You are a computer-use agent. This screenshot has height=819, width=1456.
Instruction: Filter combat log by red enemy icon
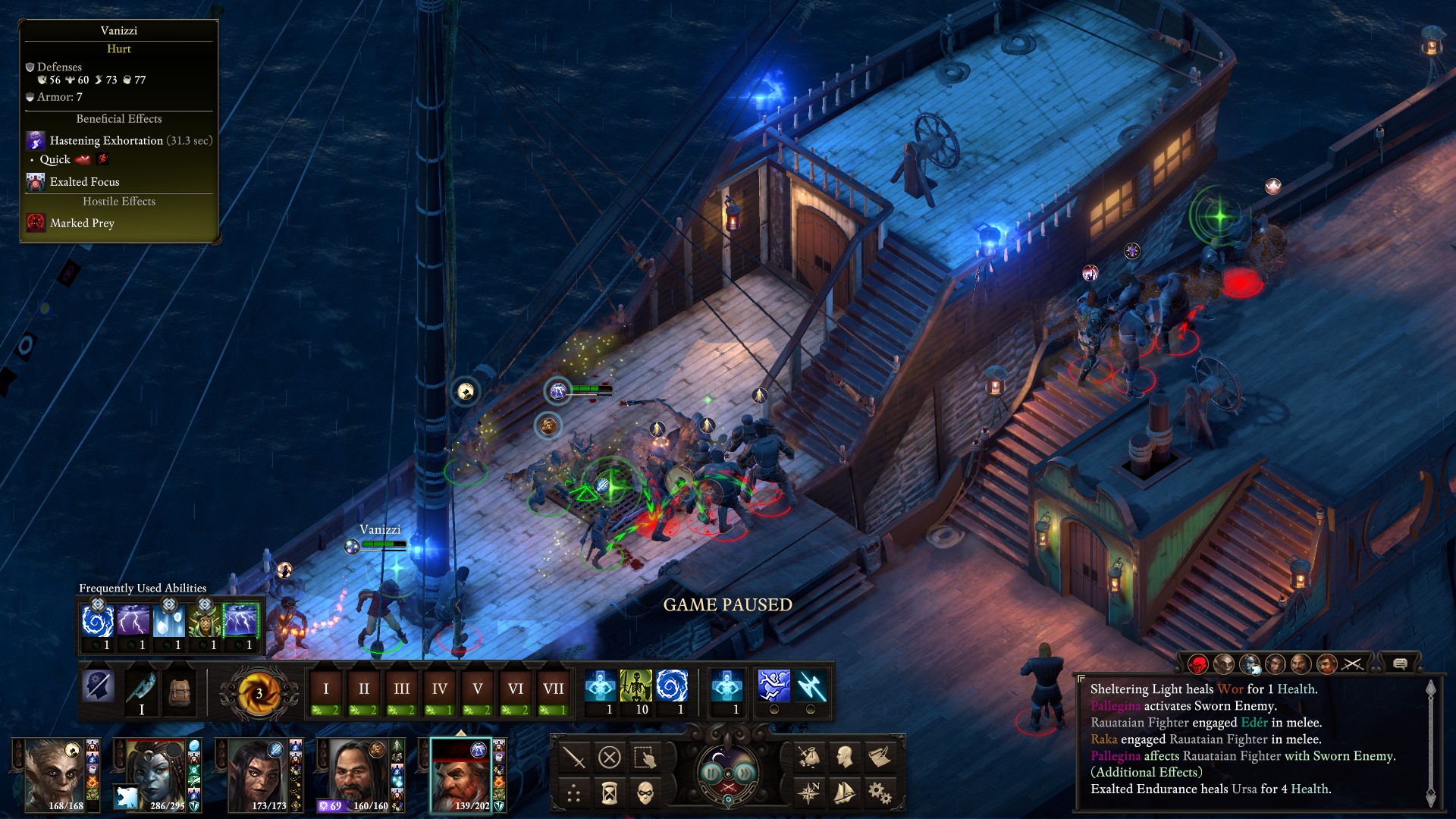pyautogui.click(x=1198, y=664)
